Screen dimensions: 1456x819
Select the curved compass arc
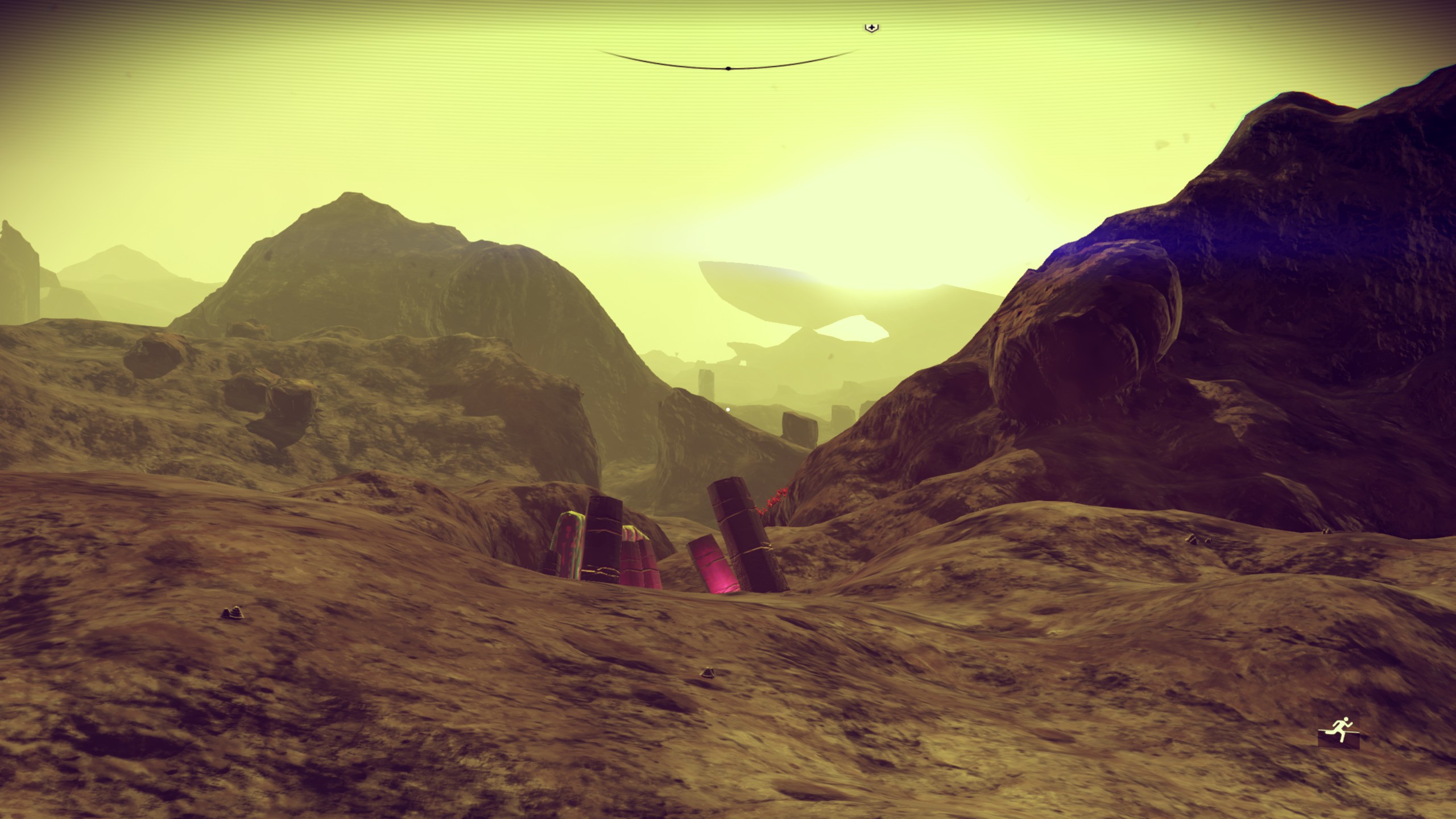click(x=728, y=67)
